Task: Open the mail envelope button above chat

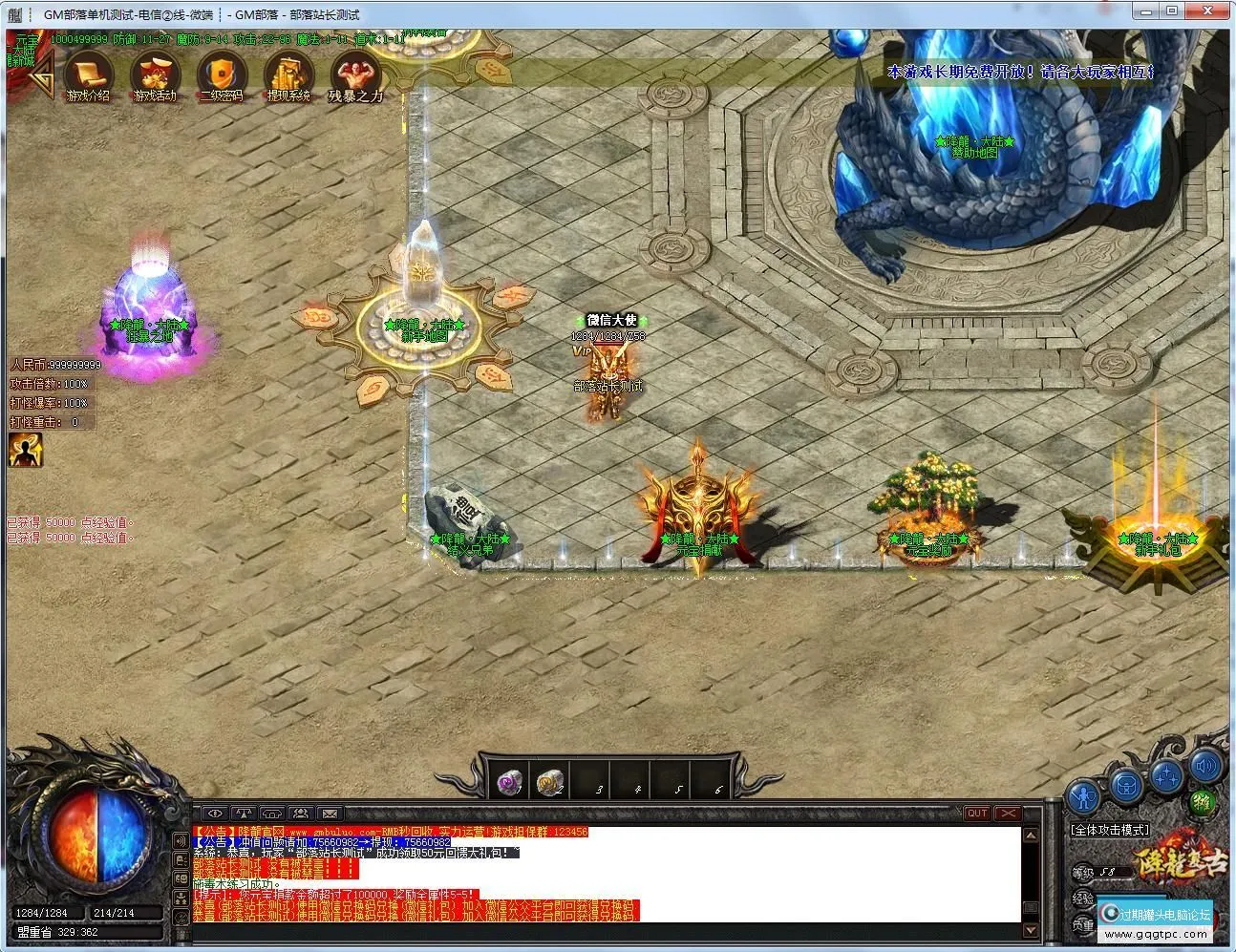Action: (330, 814)
